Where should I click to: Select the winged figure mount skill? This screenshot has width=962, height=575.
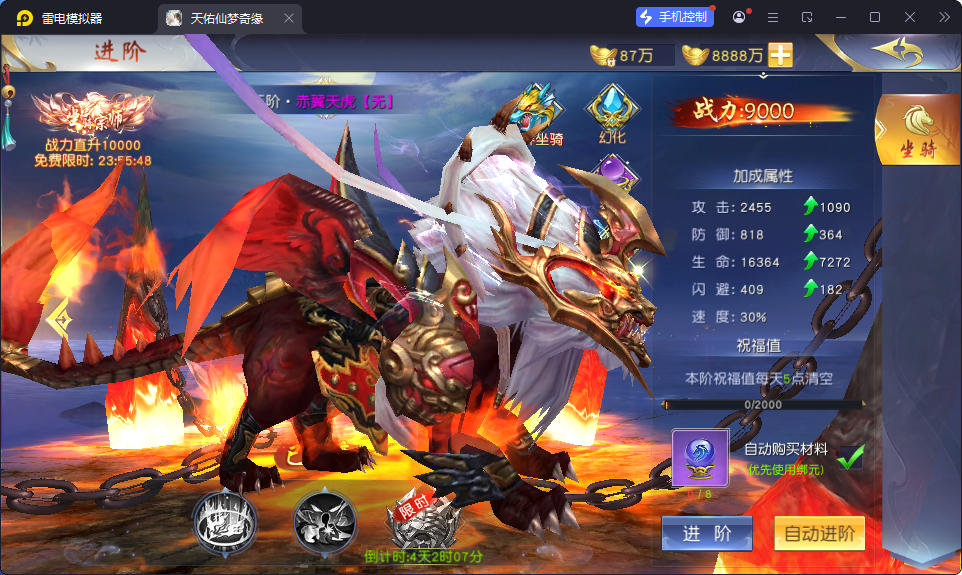pos(324,521)
